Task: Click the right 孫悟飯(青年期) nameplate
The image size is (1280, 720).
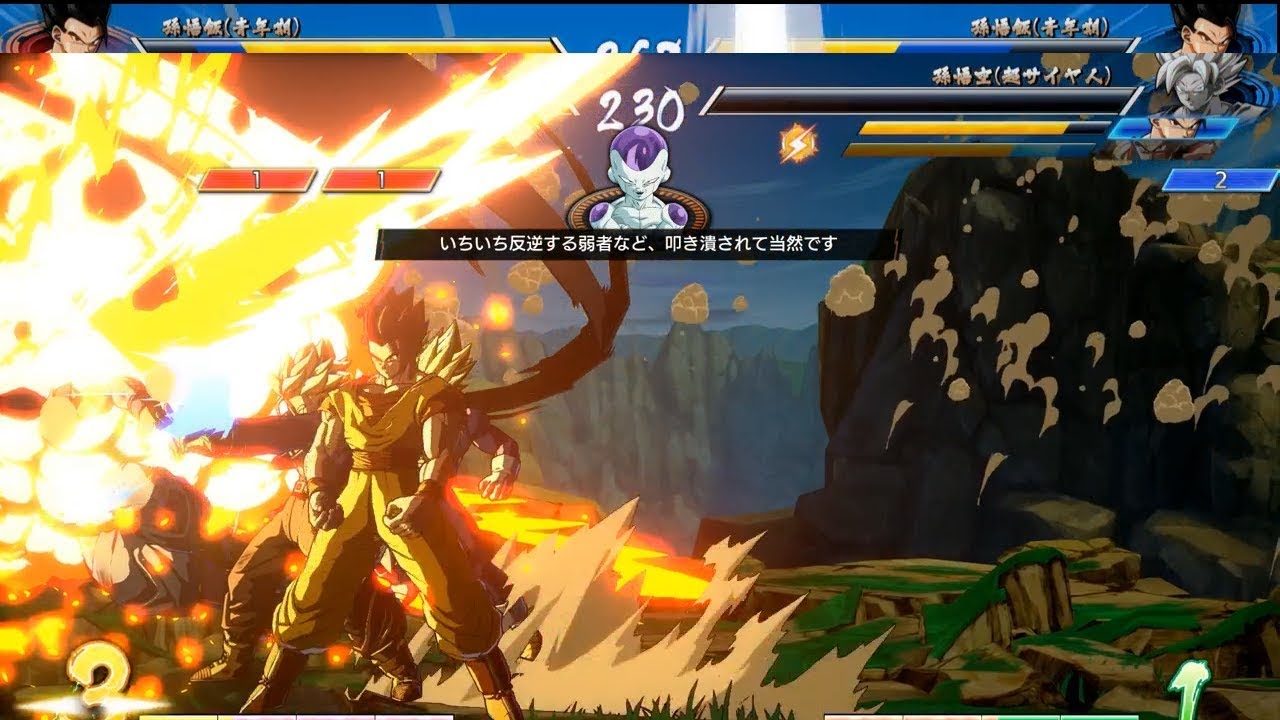Action: point(1040,26)
